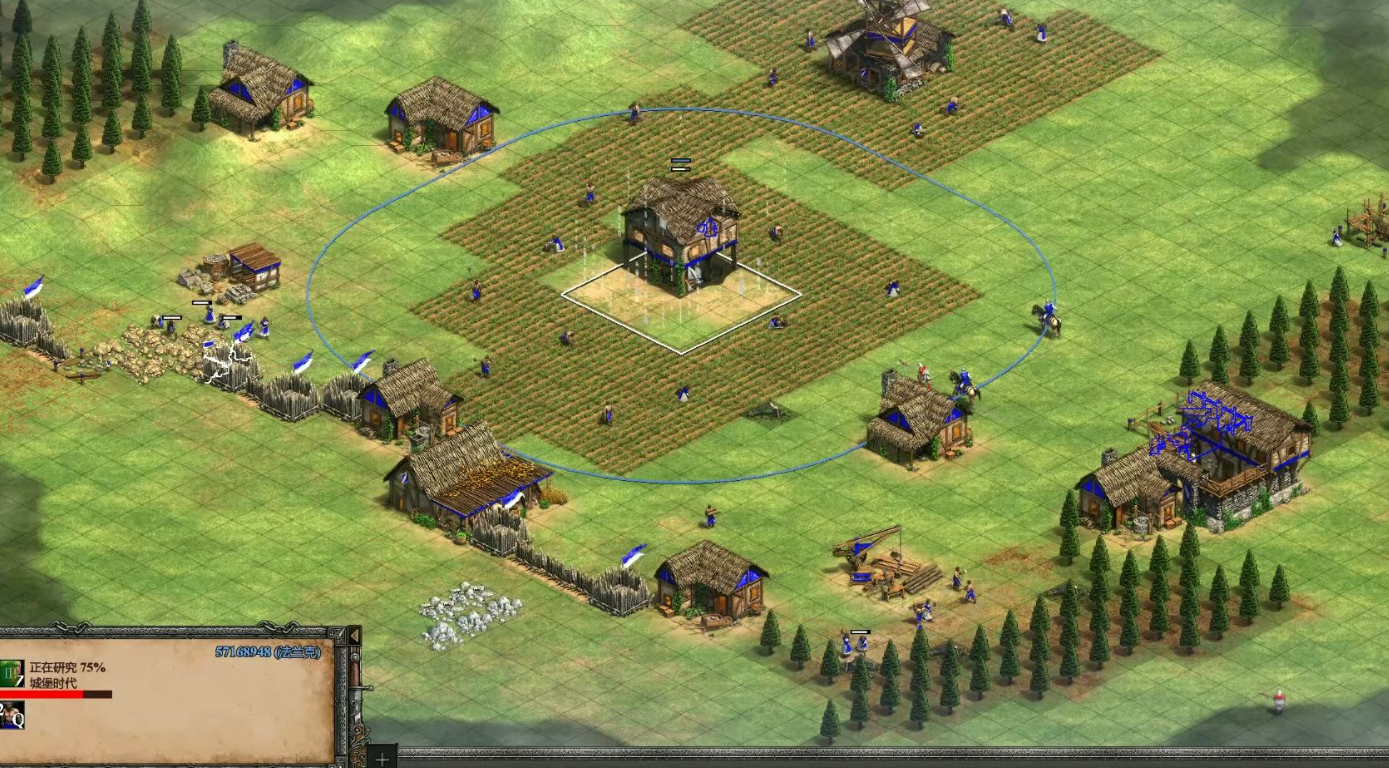Screen dimensions: 1389x768
Task: Click the queued villager icon
Action: pyautogui.click(x=12, y=714)
